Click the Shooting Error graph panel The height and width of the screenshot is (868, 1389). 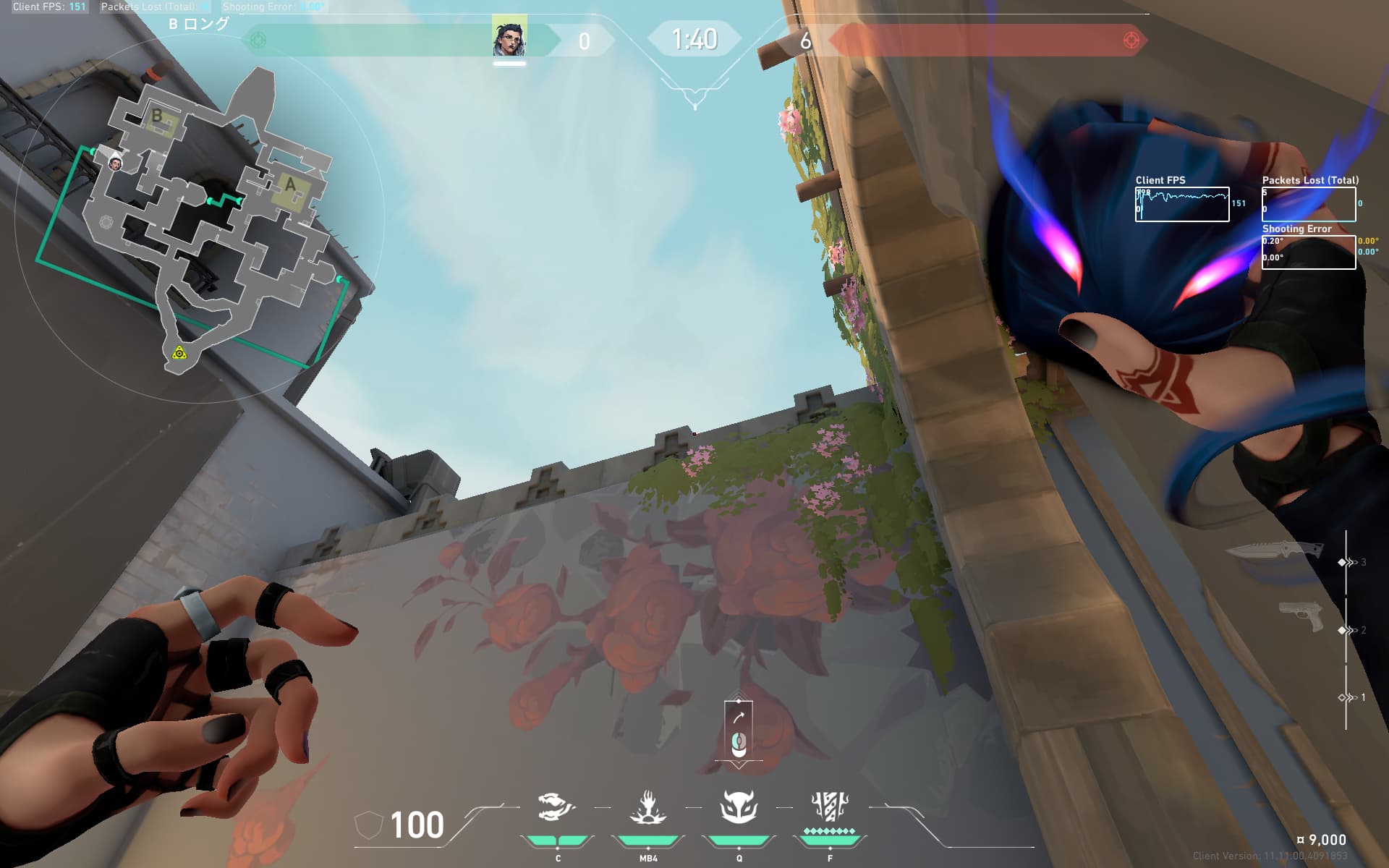pos(1308,252)
